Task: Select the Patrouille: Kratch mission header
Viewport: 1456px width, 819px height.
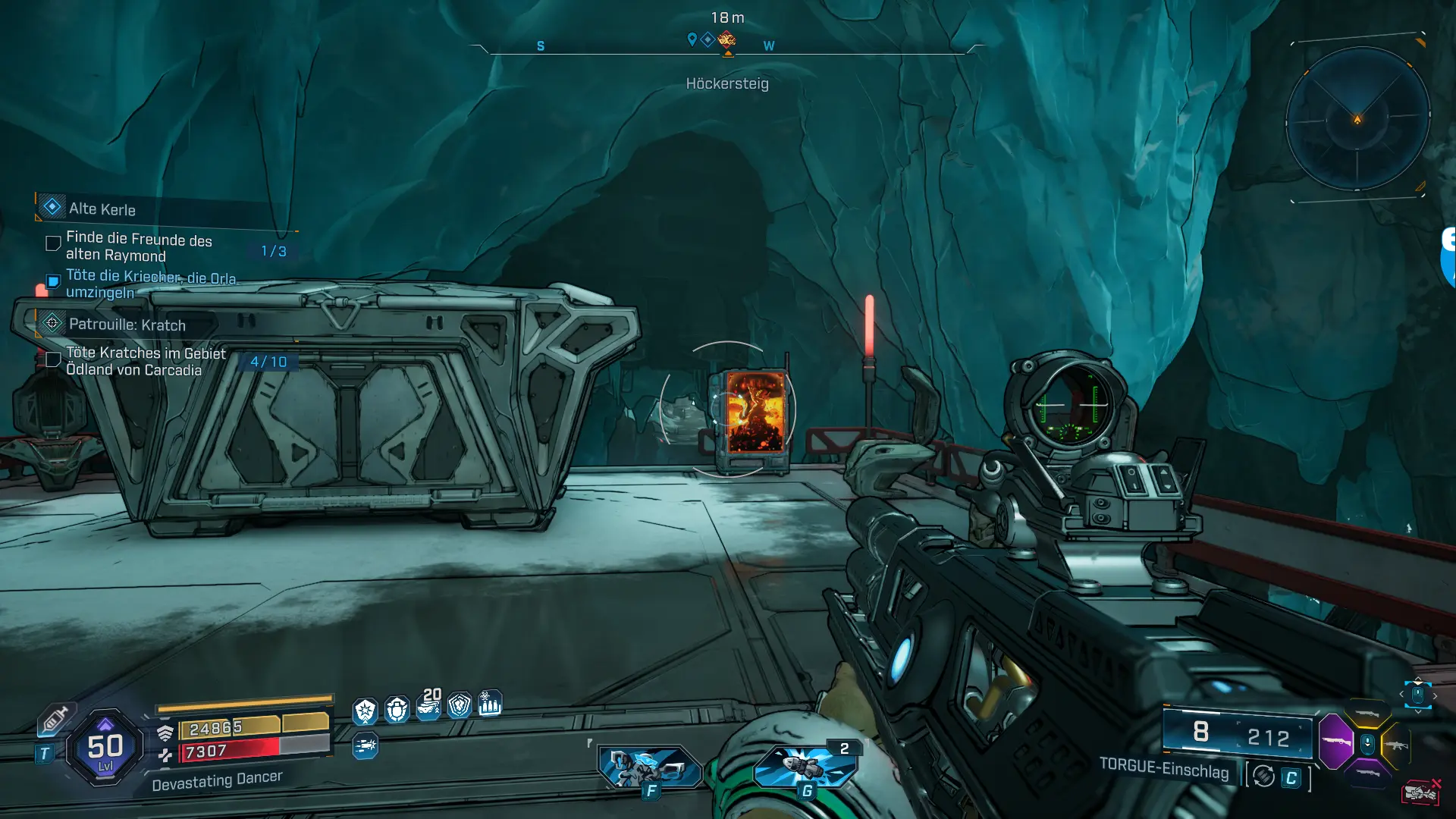Action: point(127,325)
